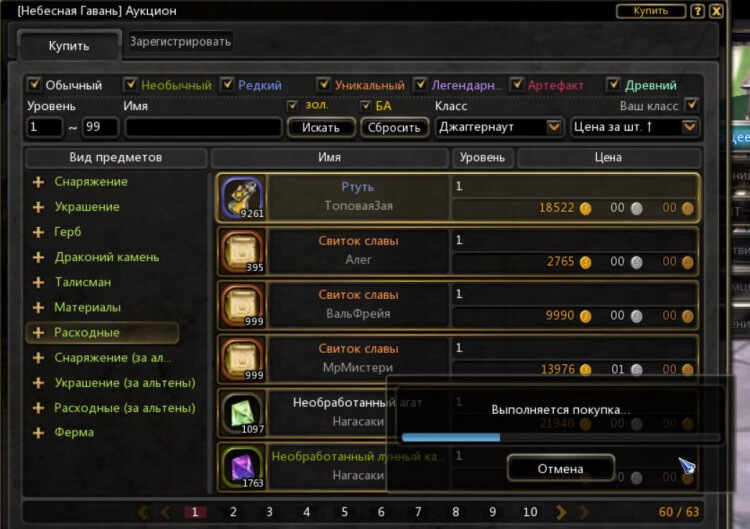Toggle the Обычный rarity checkbox
The image size is (750, 529).
(x=34, y=85)
